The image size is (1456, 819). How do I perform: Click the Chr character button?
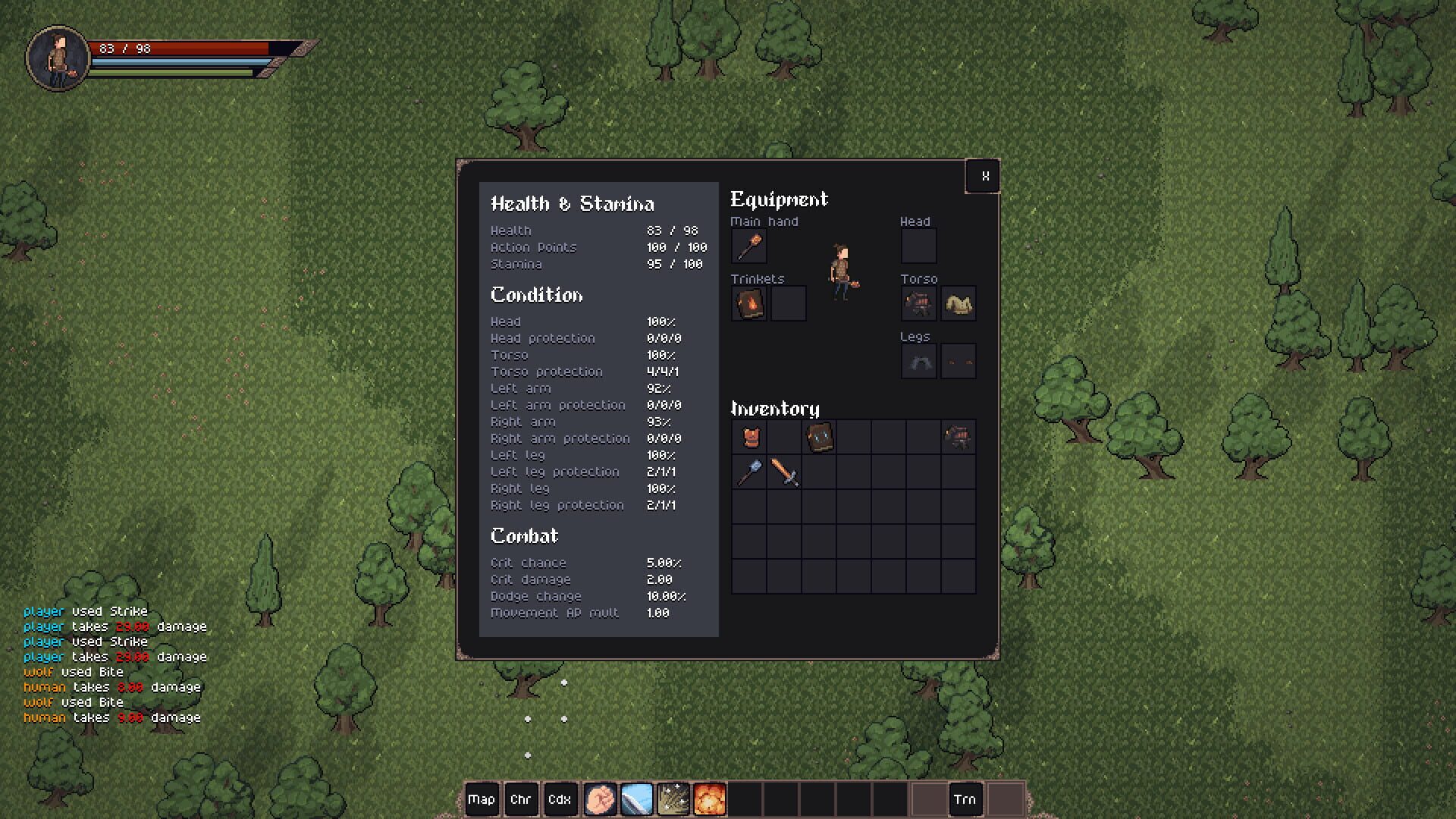[x=522, y=799]
